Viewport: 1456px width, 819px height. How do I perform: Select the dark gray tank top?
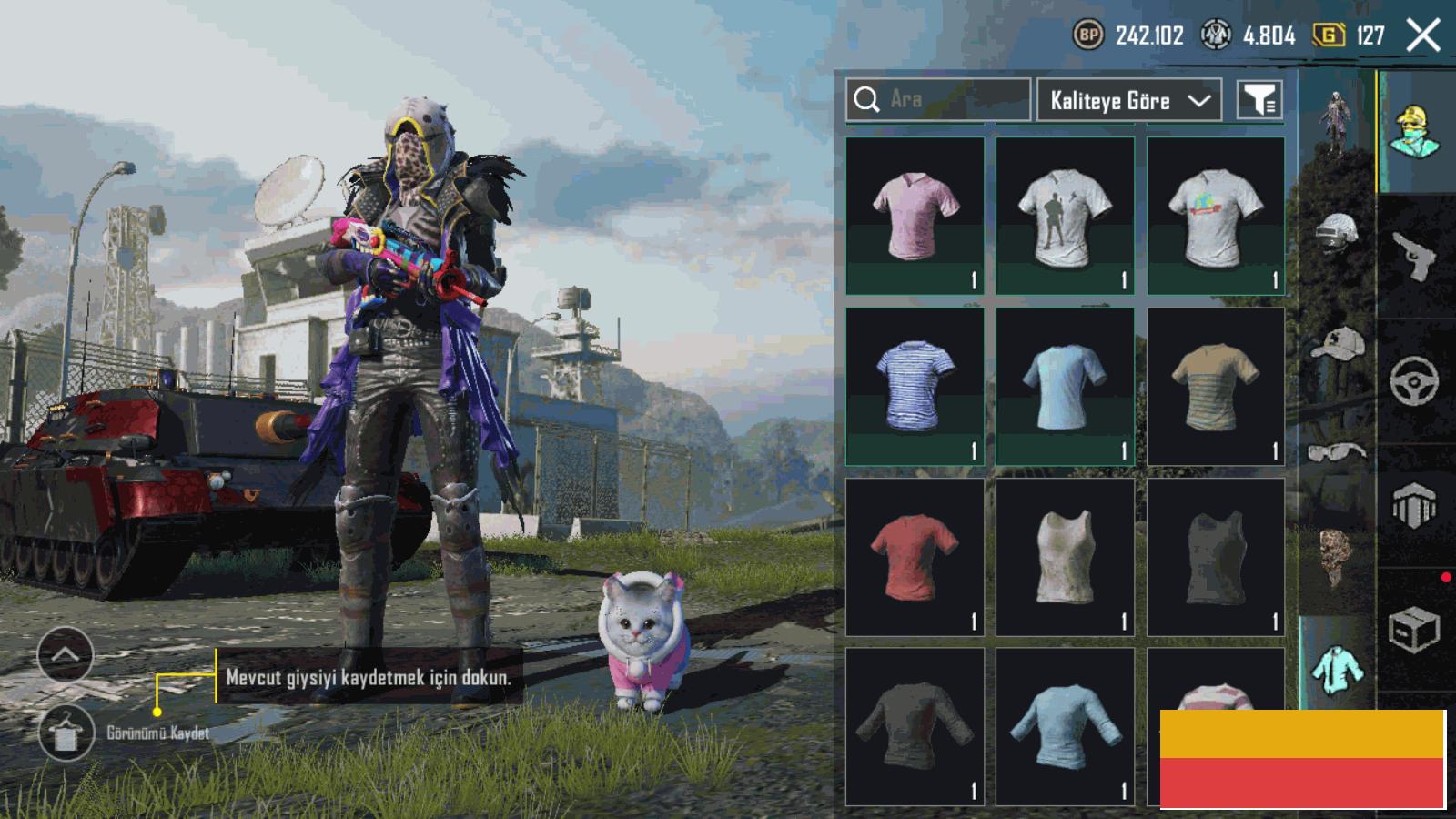point(1216,557)
